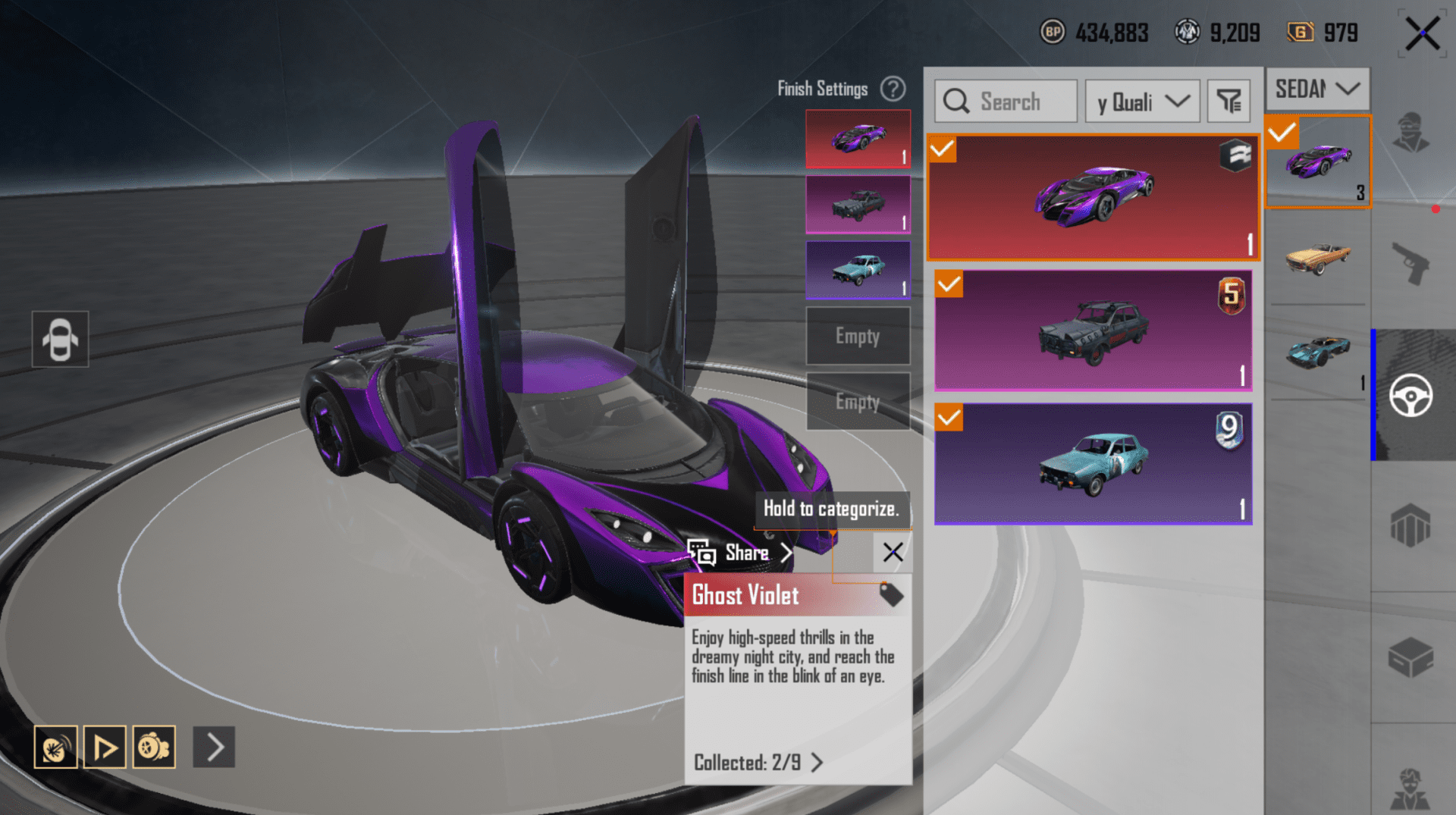Expand the bottom toolbar arrow
The height and width of the screenshot is (815, 1456).
pos(214,748)
